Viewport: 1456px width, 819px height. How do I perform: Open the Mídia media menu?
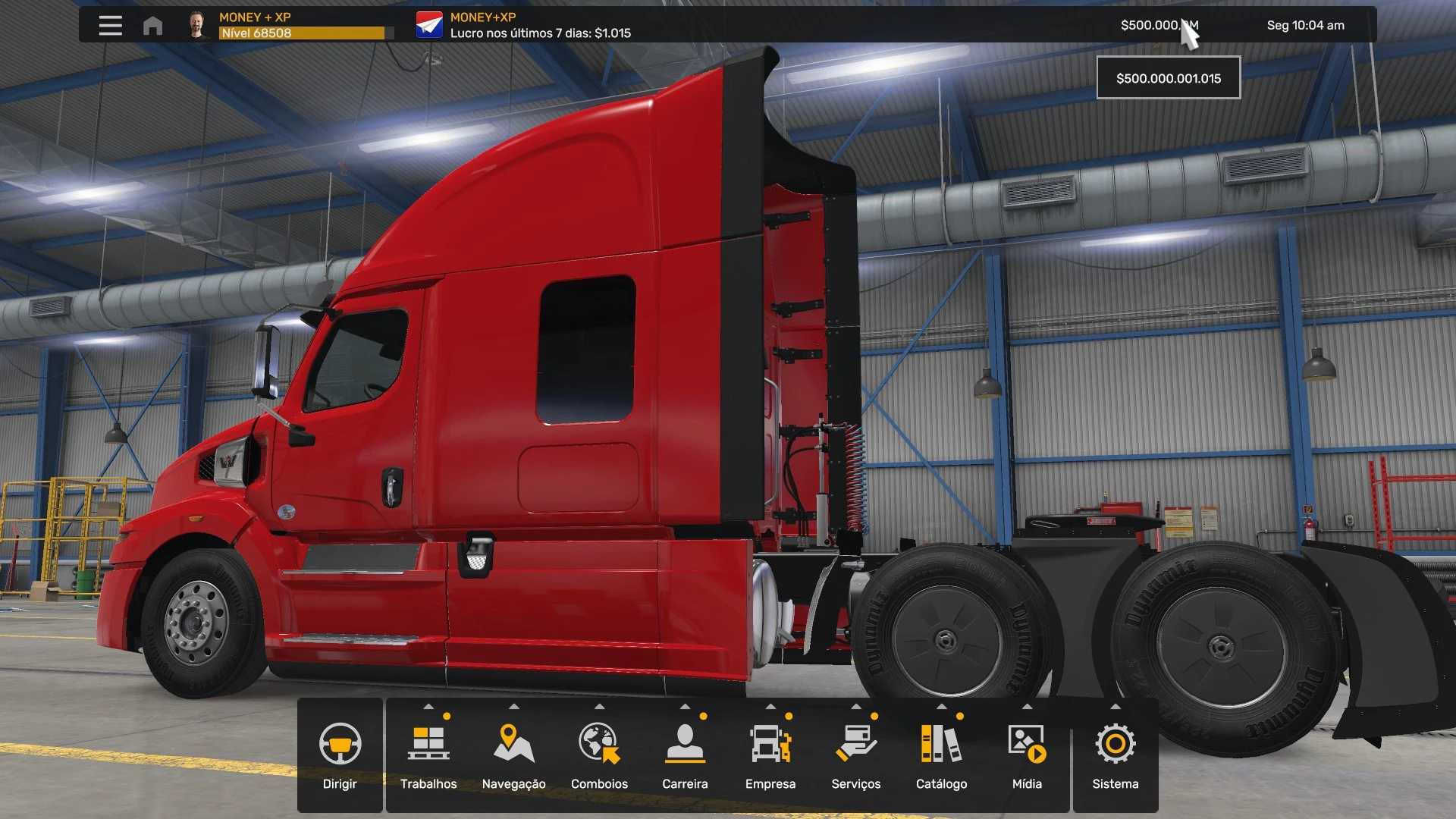click(1027, 755)
